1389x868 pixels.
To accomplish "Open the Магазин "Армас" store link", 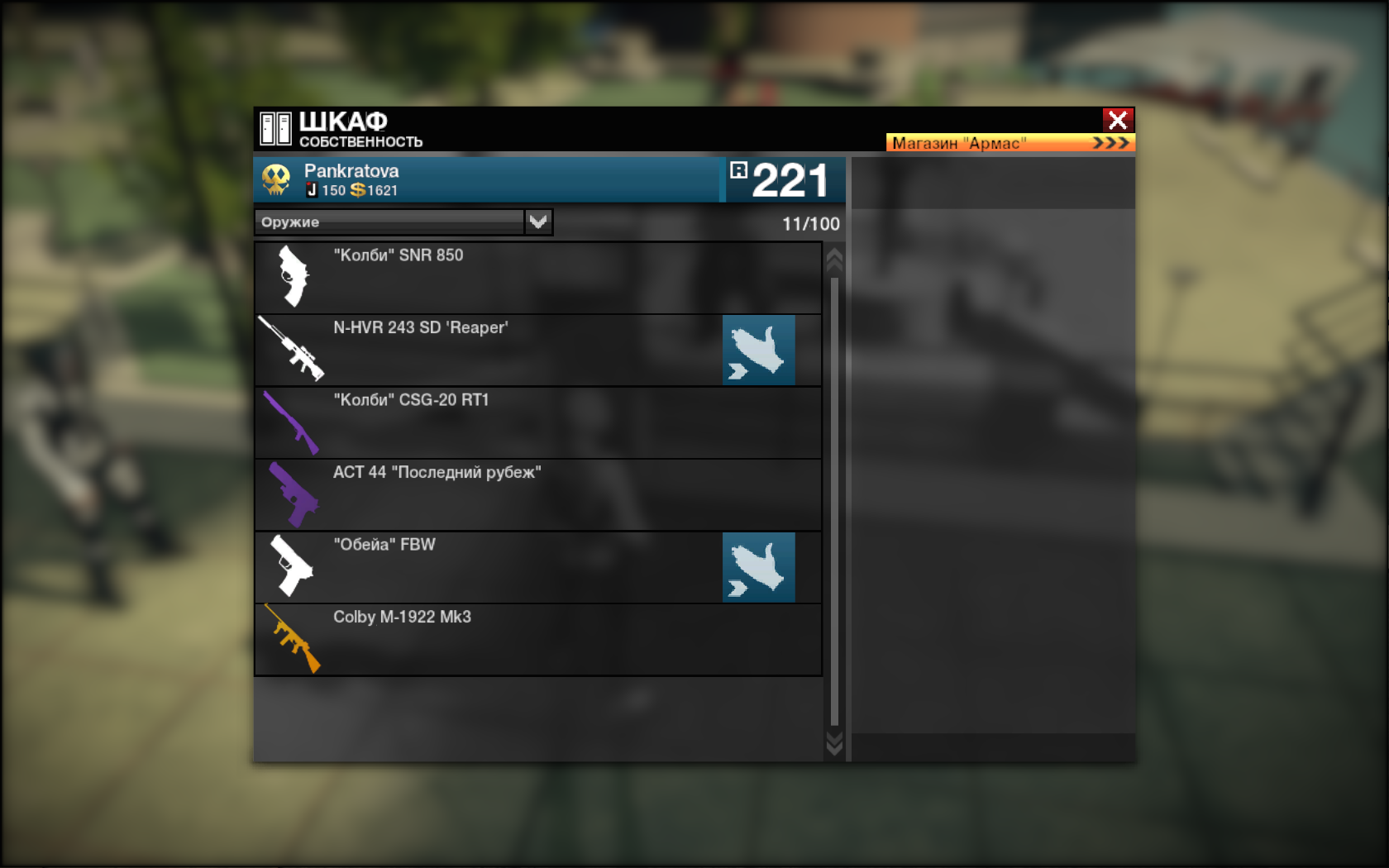I will coord(1010,143).
